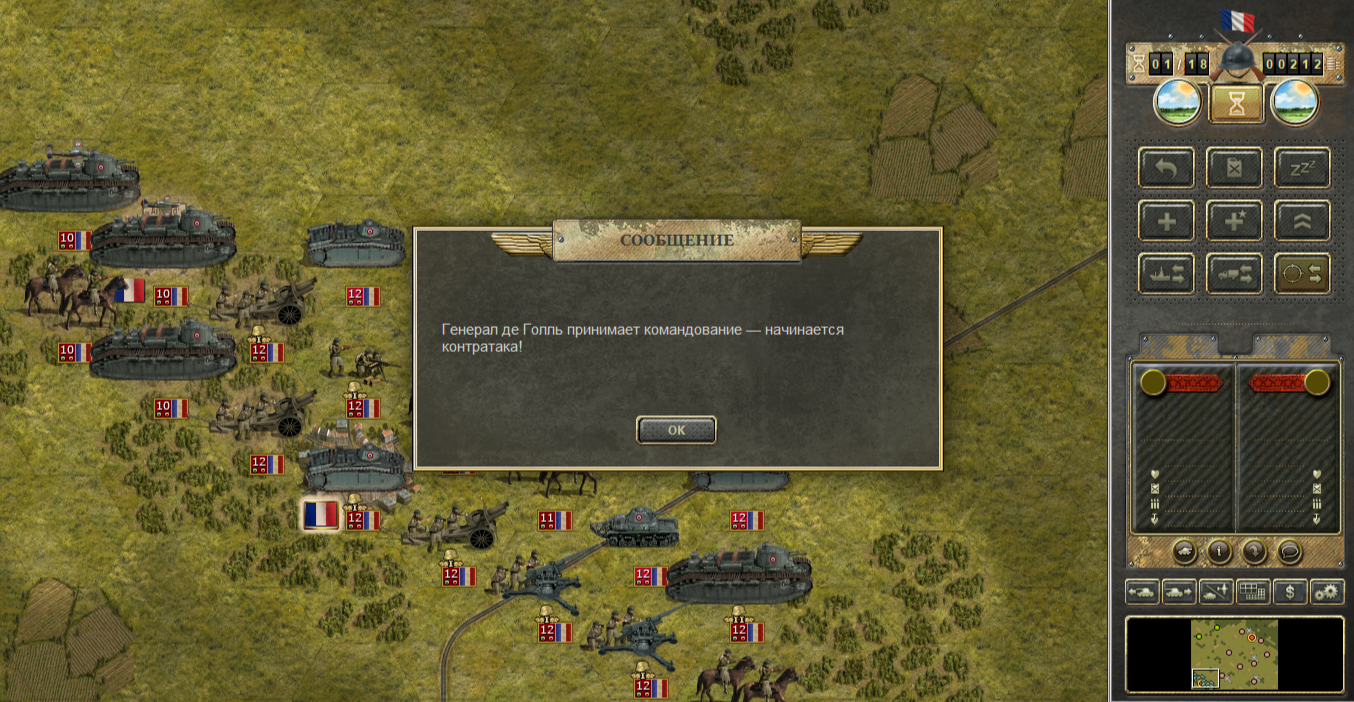Activate the sleep (zzz) button

pos(1302,167)
